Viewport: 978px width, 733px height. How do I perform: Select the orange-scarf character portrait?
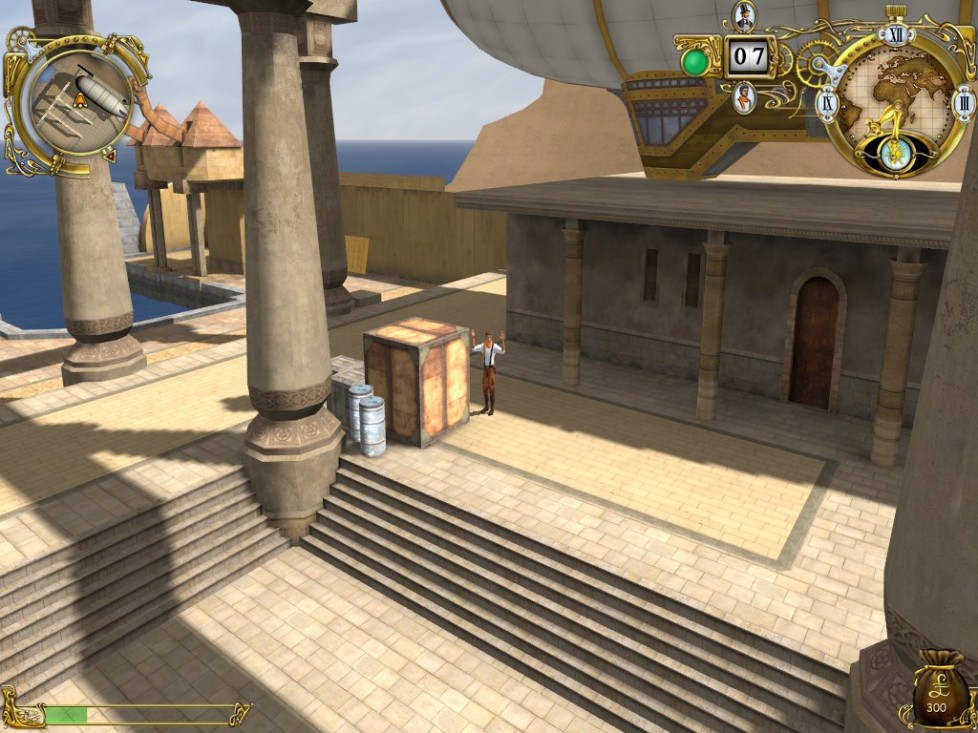tap(744, 98)
